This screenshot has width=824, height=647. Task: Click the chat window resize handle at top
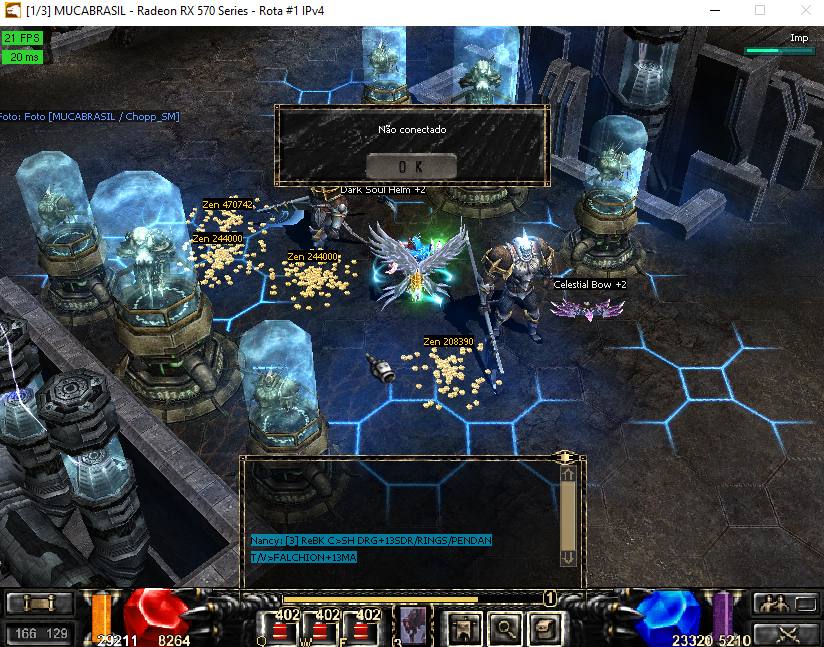(566, 457)
